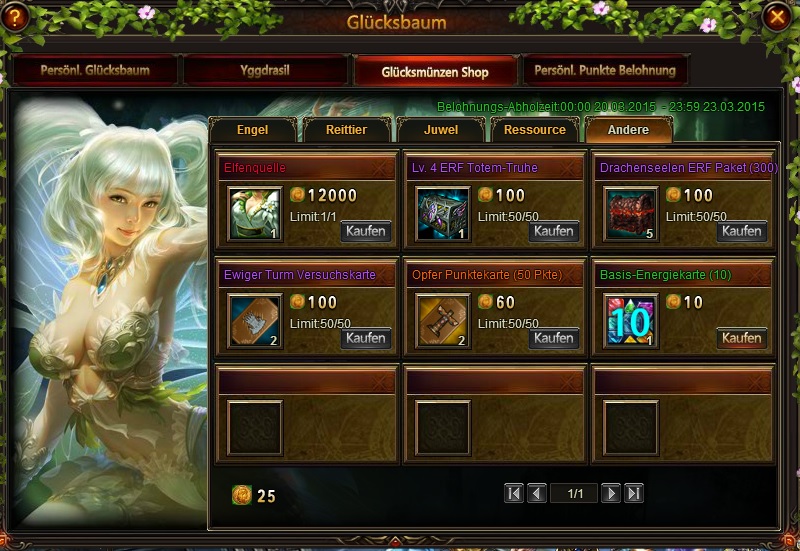Switch to the Reittier category

coord(346,130)
